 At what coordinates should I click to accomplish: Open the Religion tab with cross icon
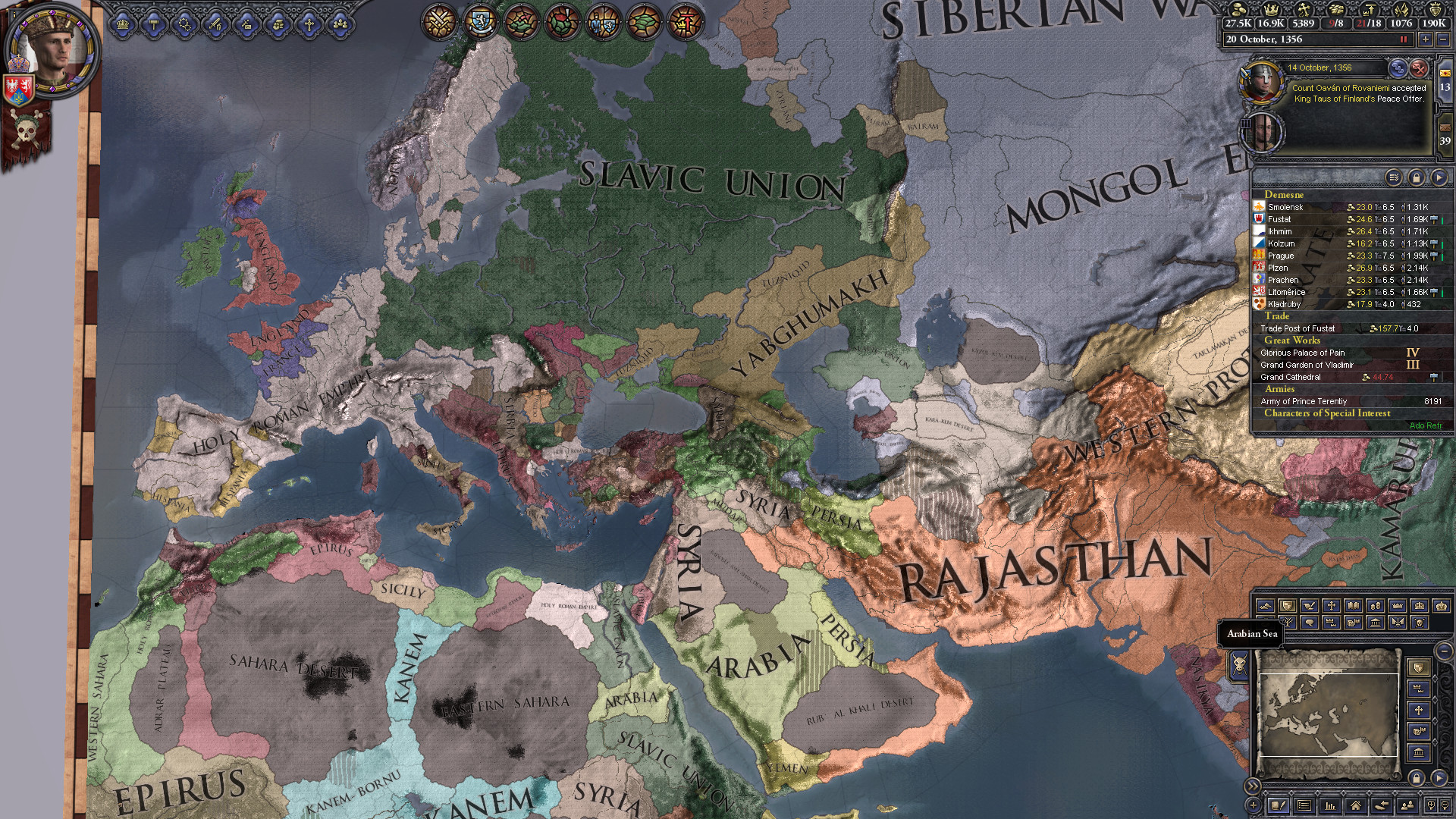click(309, 24)
